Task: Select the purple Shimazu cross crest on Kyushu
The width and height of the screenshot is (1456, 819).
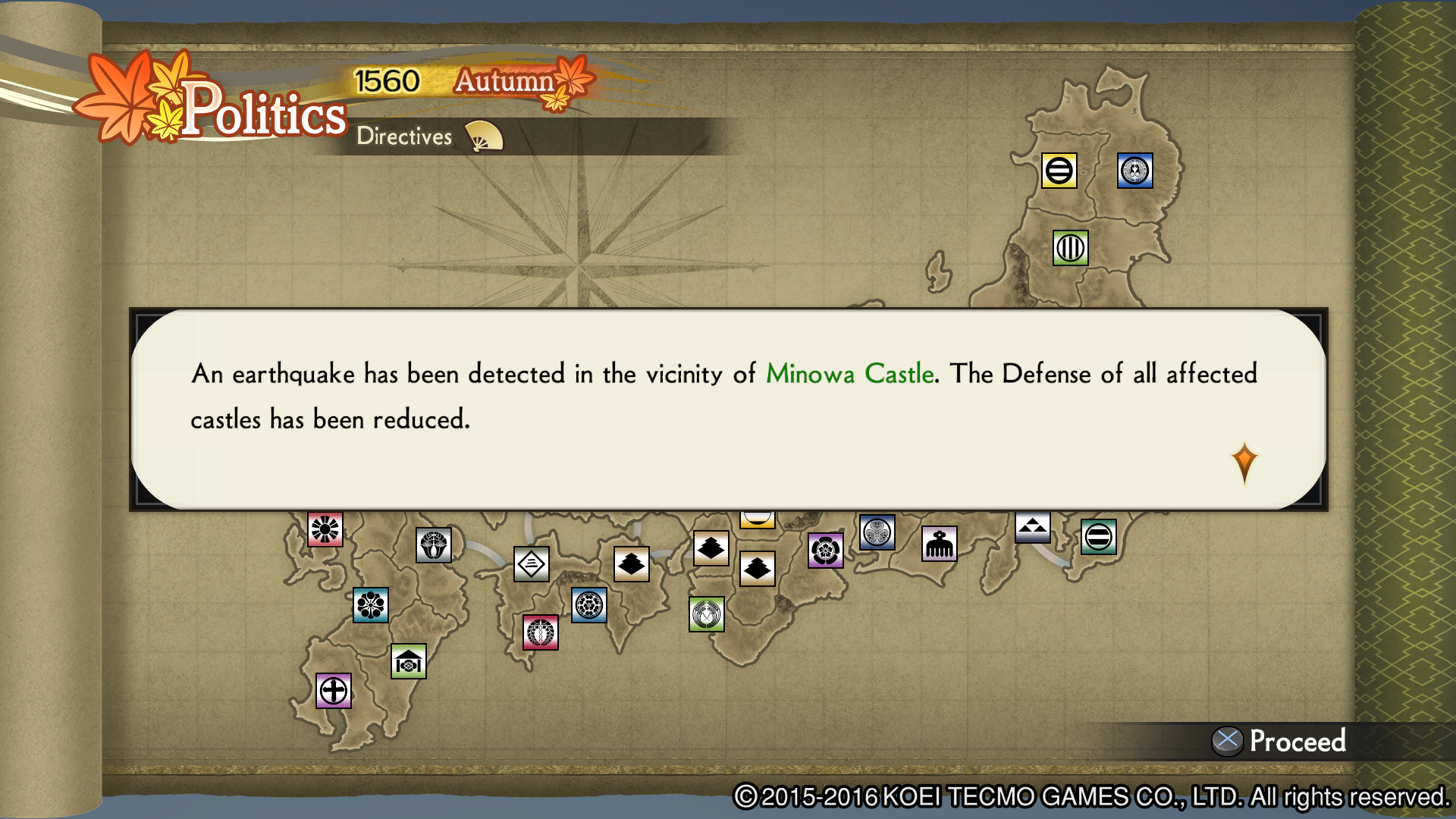Action: [x=332, y=692]
